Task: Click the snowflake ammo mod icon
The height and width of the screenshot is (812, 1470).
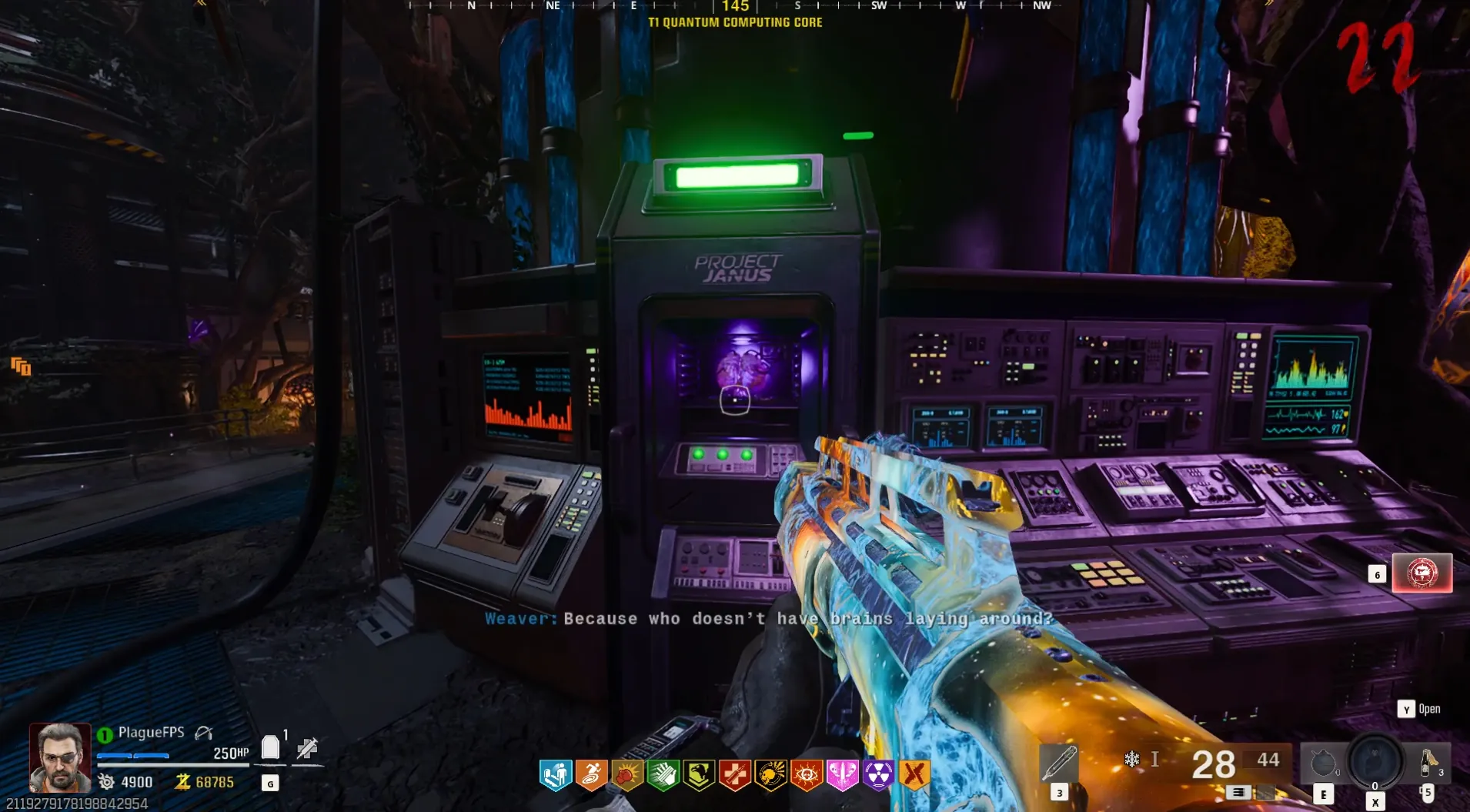Action: pyautogui.click(x=1132, y=760)
